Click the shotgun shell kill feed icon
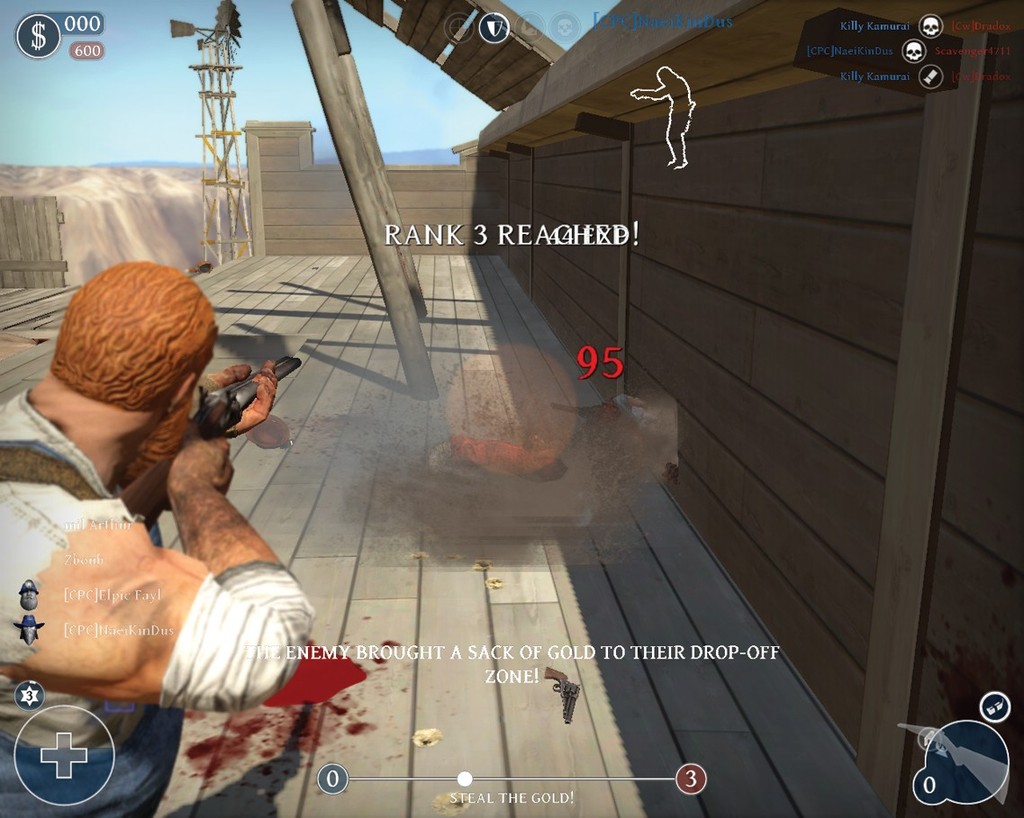Image resolution: width=1024 pixels, height=818 pixels. coord(931,76)
